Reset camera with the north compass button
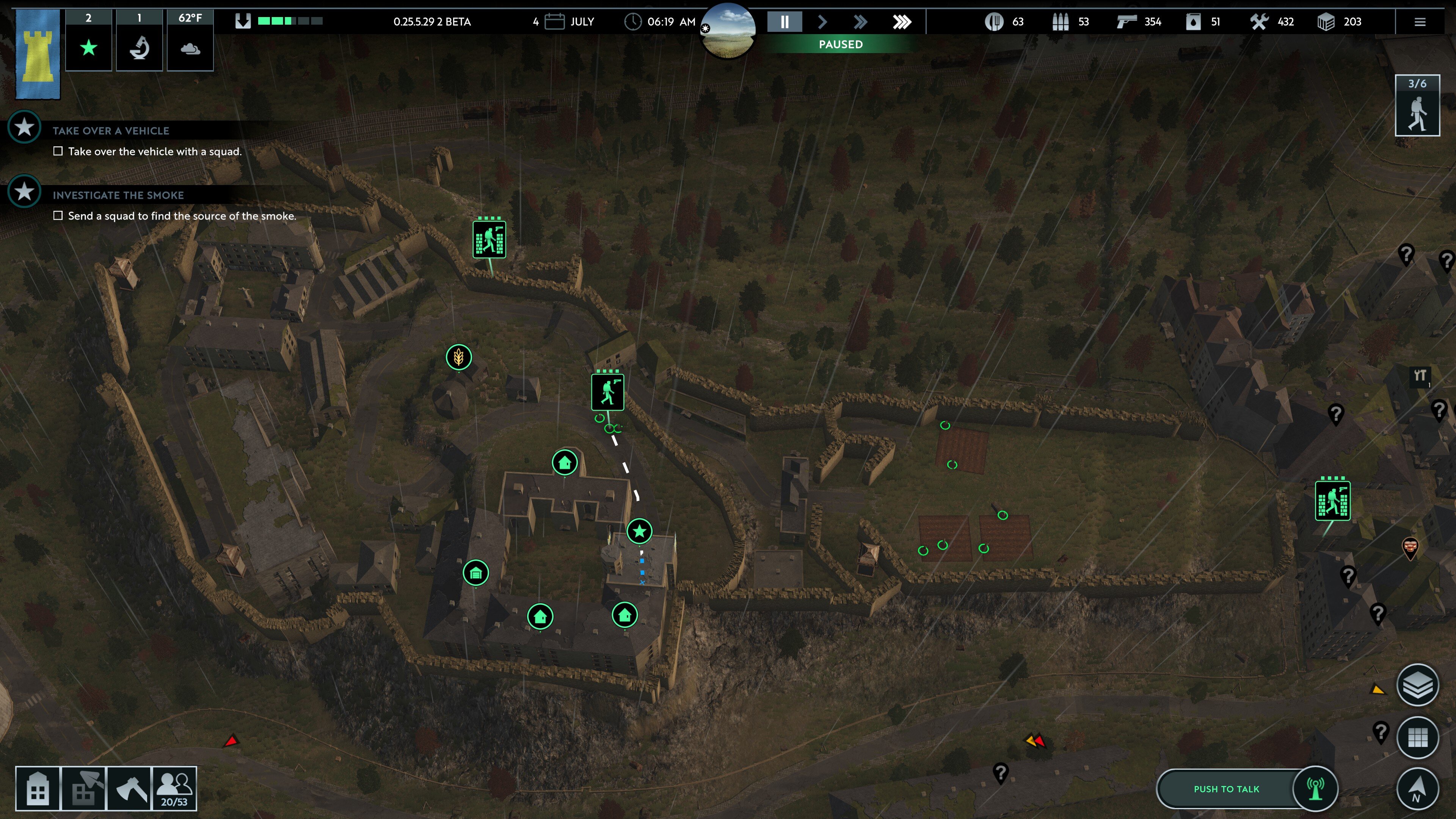This screenshot has height=819, width=1456. [1418, 789]
